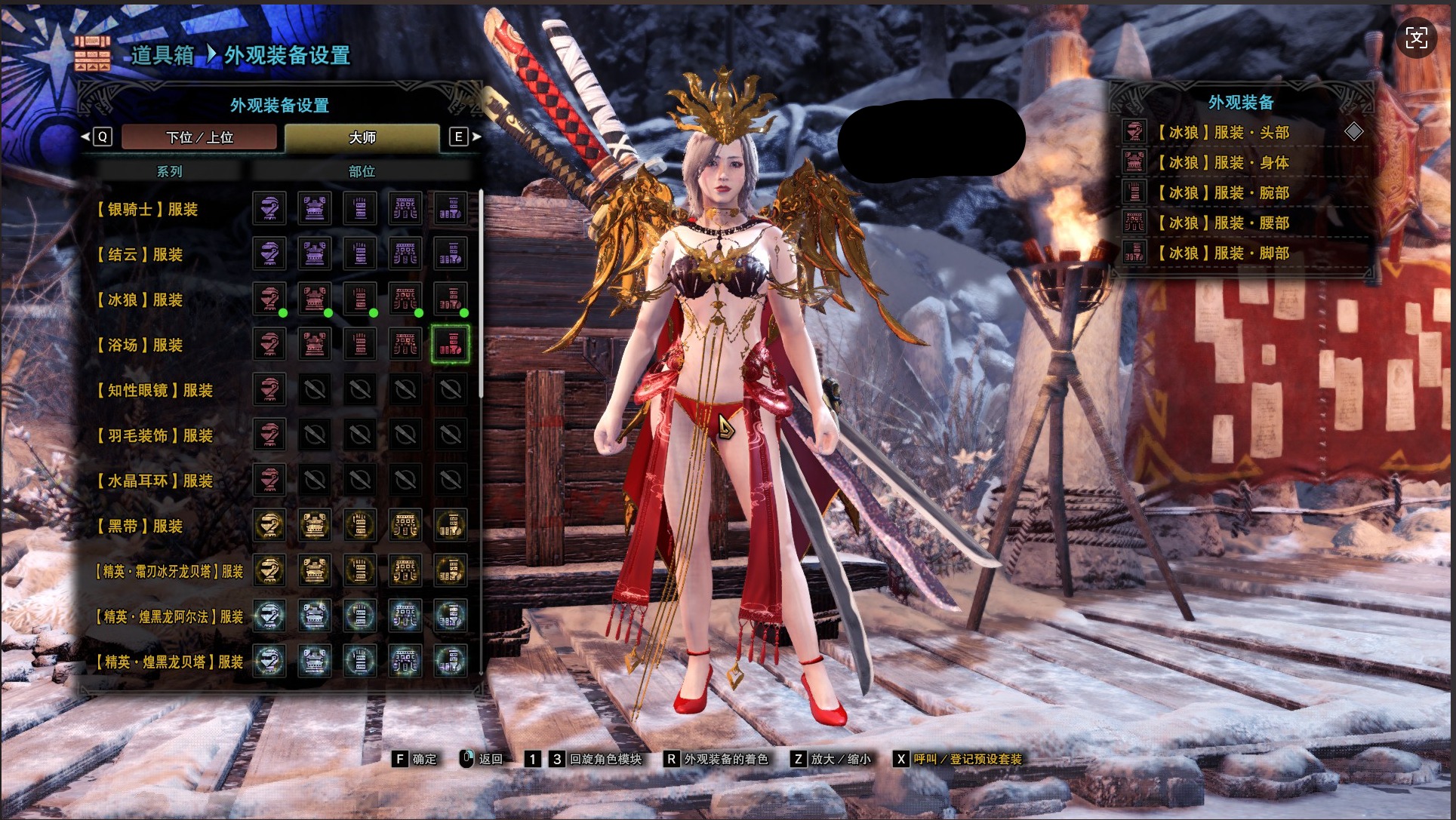Screen dimensions: 1456x820
Task: Pick the 精英·煌黑龙贝塔 legs piece
Action: click(x=451, y=662)
